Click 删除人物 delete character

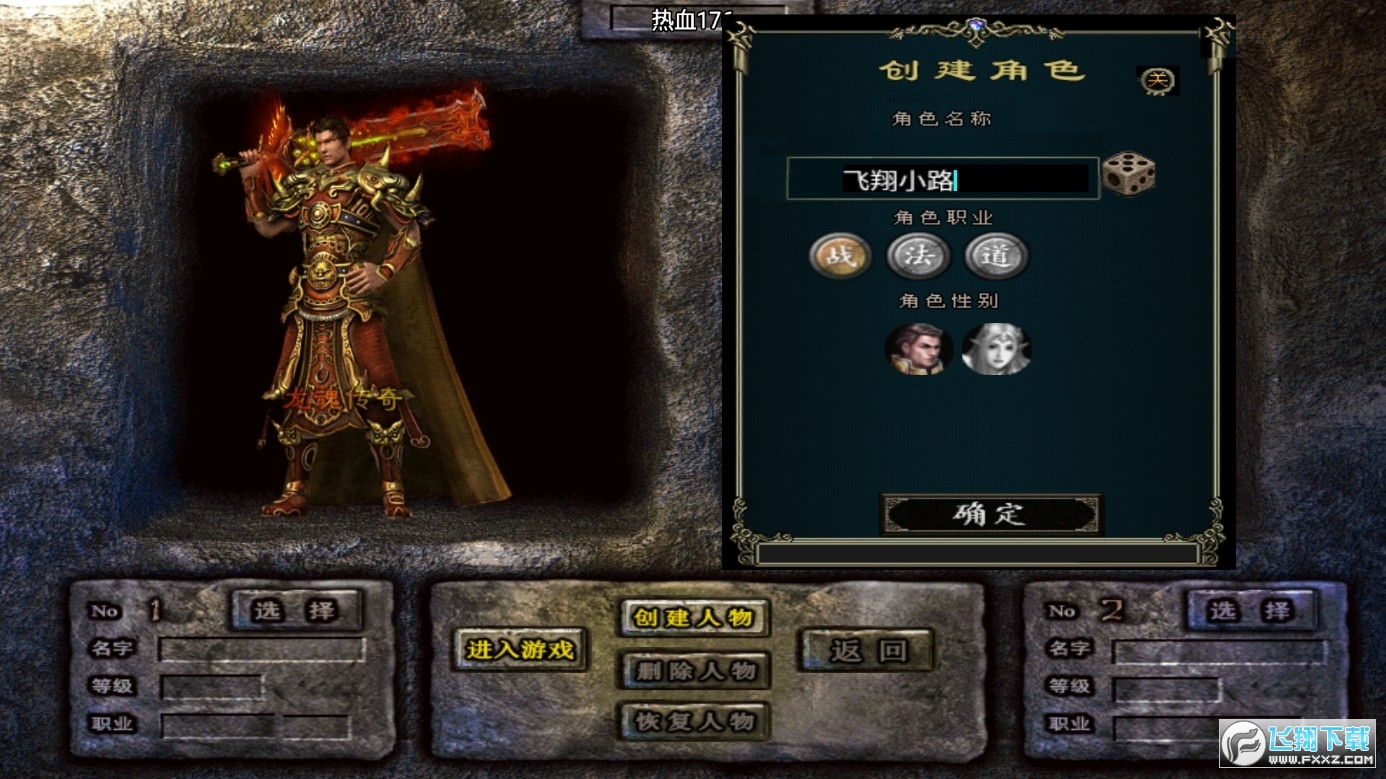tap(695, 670)
